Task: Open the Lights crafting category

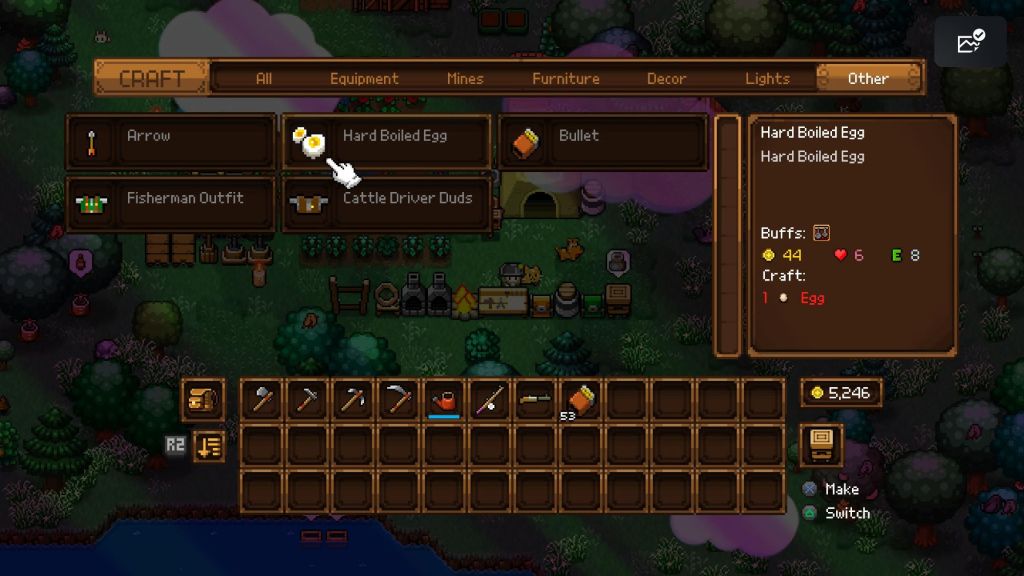Action: click(767, 78)
